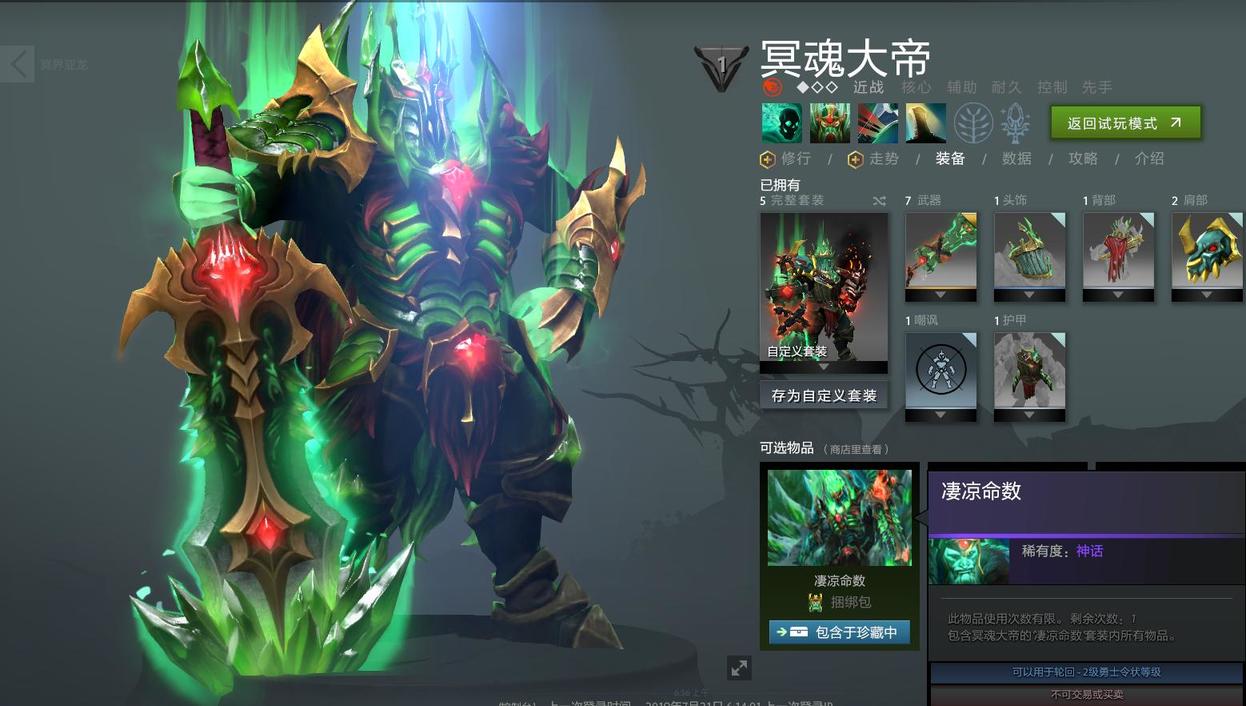The height and width of the screenshot is (706, 1246).
Task: Shuffle the set with the random icon
Action: tap(879, 201)
